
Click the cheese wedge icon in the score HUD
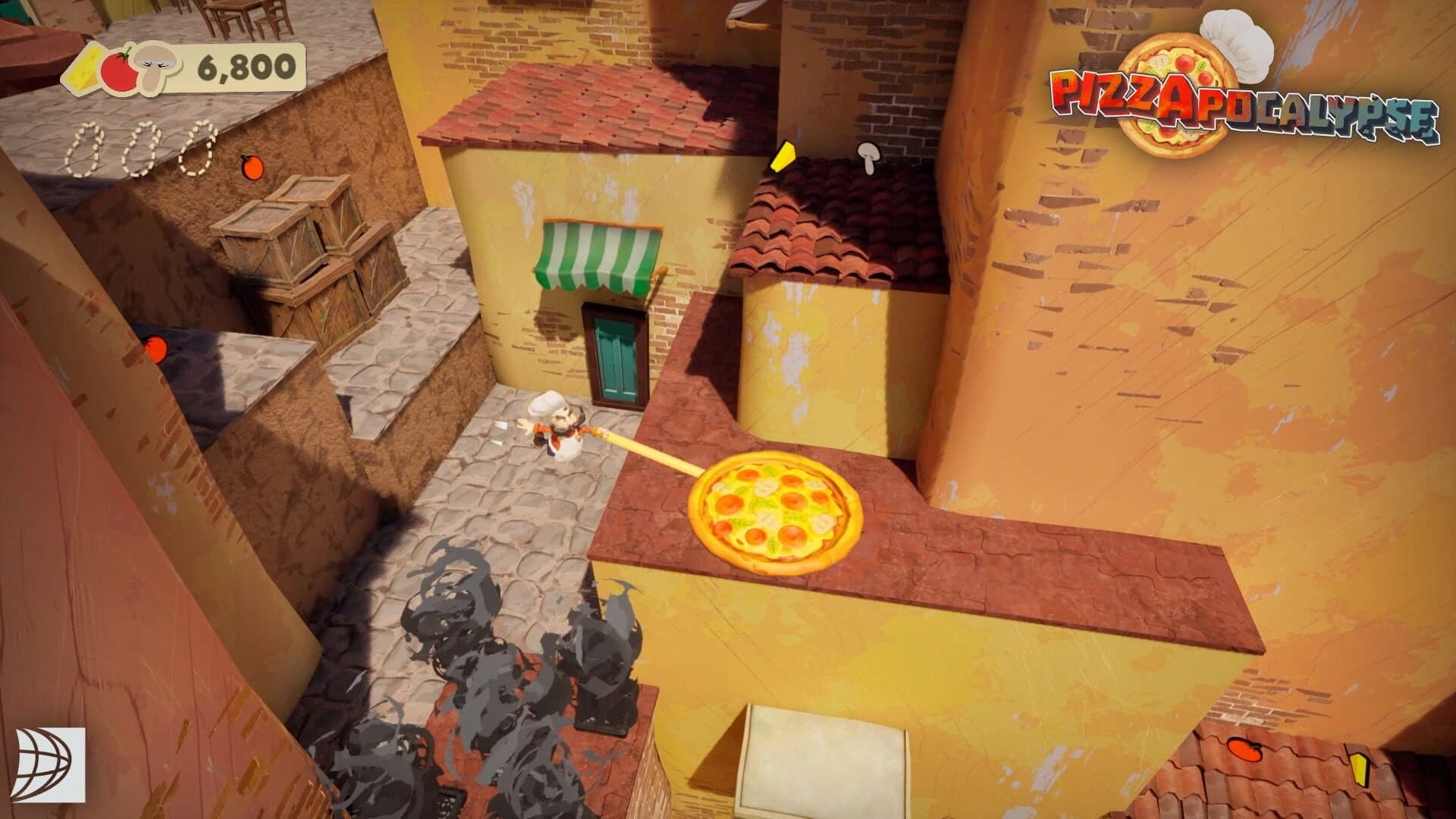[89, 68]
